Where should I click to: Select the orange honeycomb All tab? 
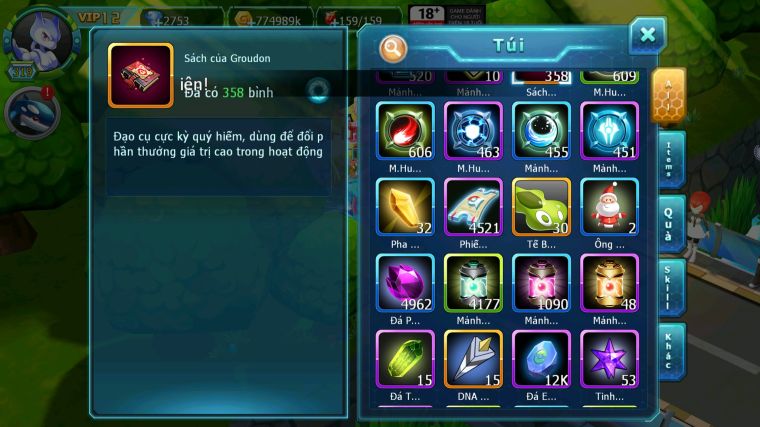(668, 96)
